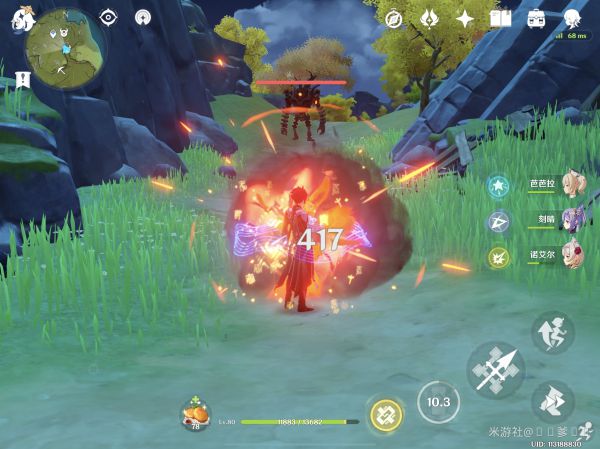Open the inventory backpack icon
Image resolution: width=600 pixels, height=449 pixels.
tap(536, 18)
